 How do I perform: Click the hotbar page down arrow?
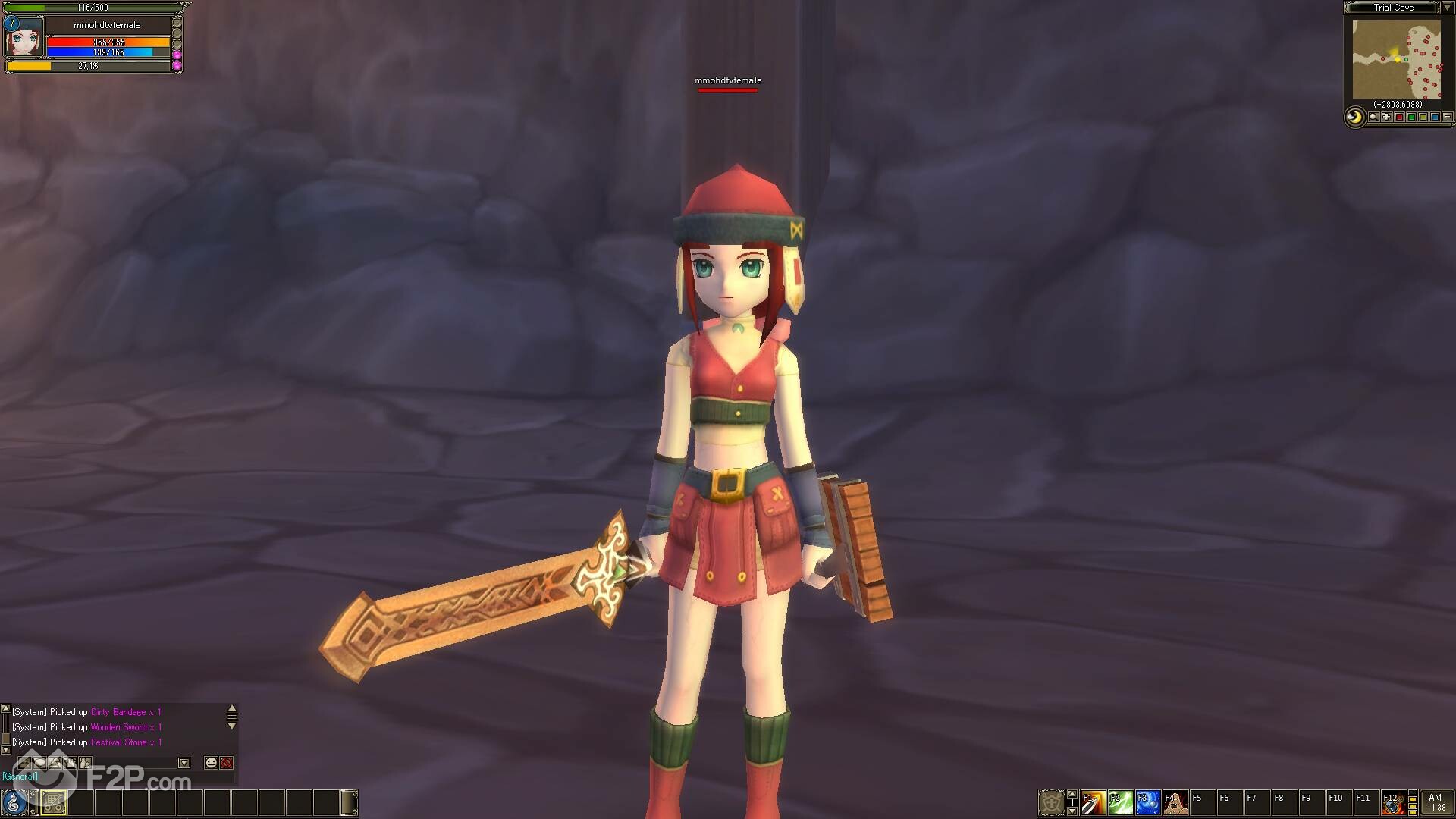tap(1072, 811)
